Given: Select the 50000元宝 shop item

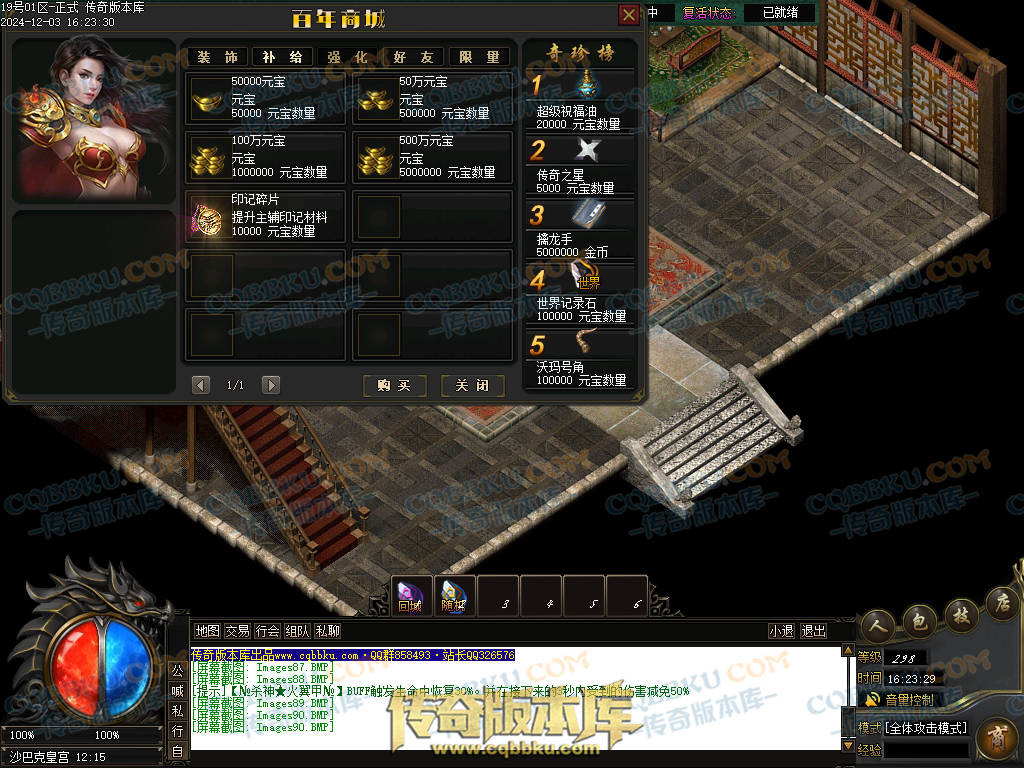Looking at the screenshot, I should tap(265, 98).
